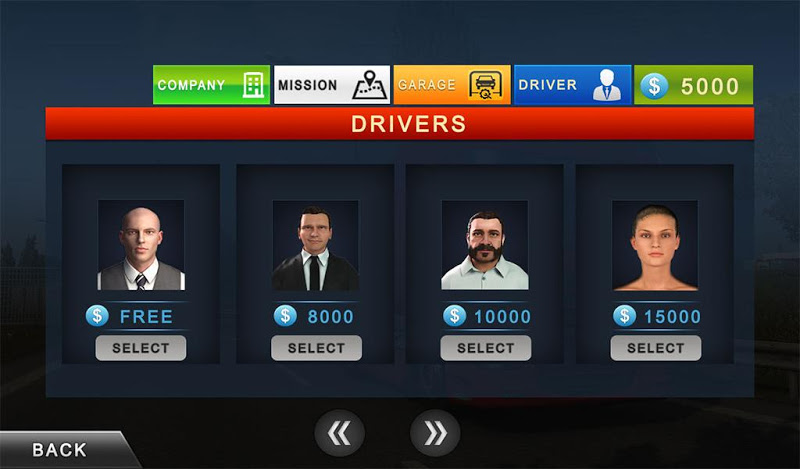Click the black-suited driver portrait
This screenshot has height=469, width=800.
pos(316,245)
